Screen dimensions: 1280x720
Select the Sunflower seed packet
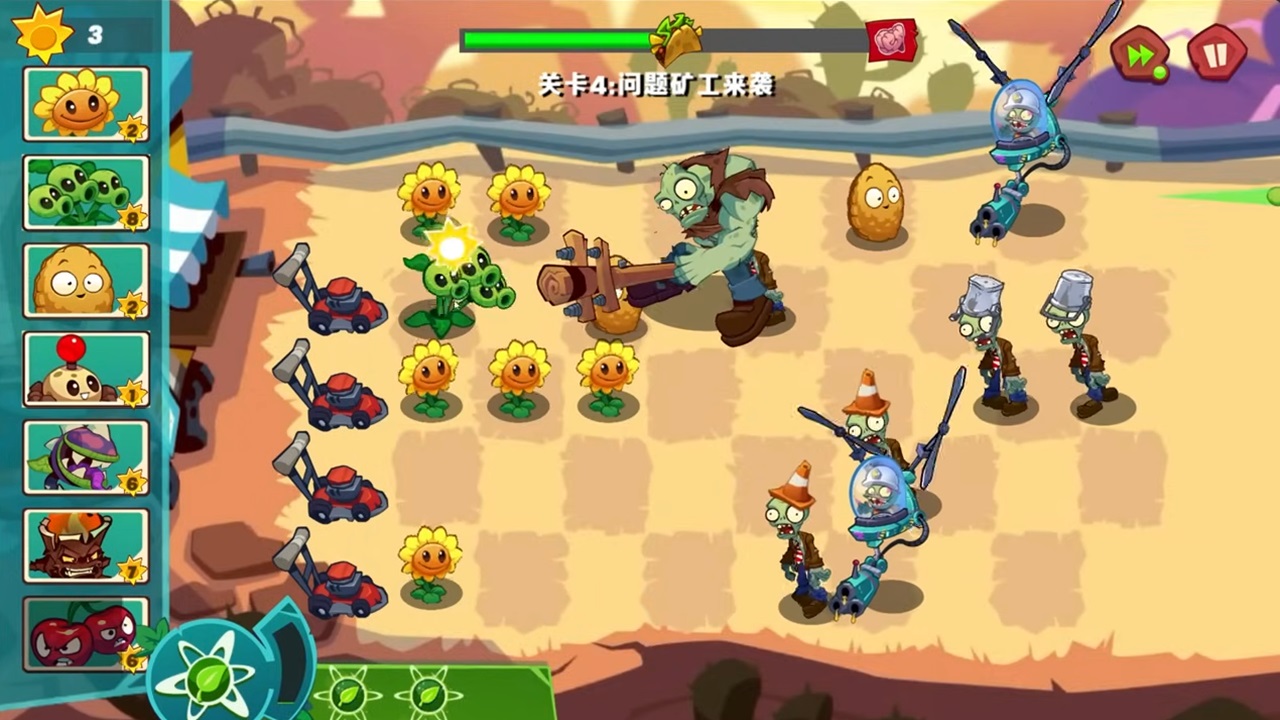85,104
